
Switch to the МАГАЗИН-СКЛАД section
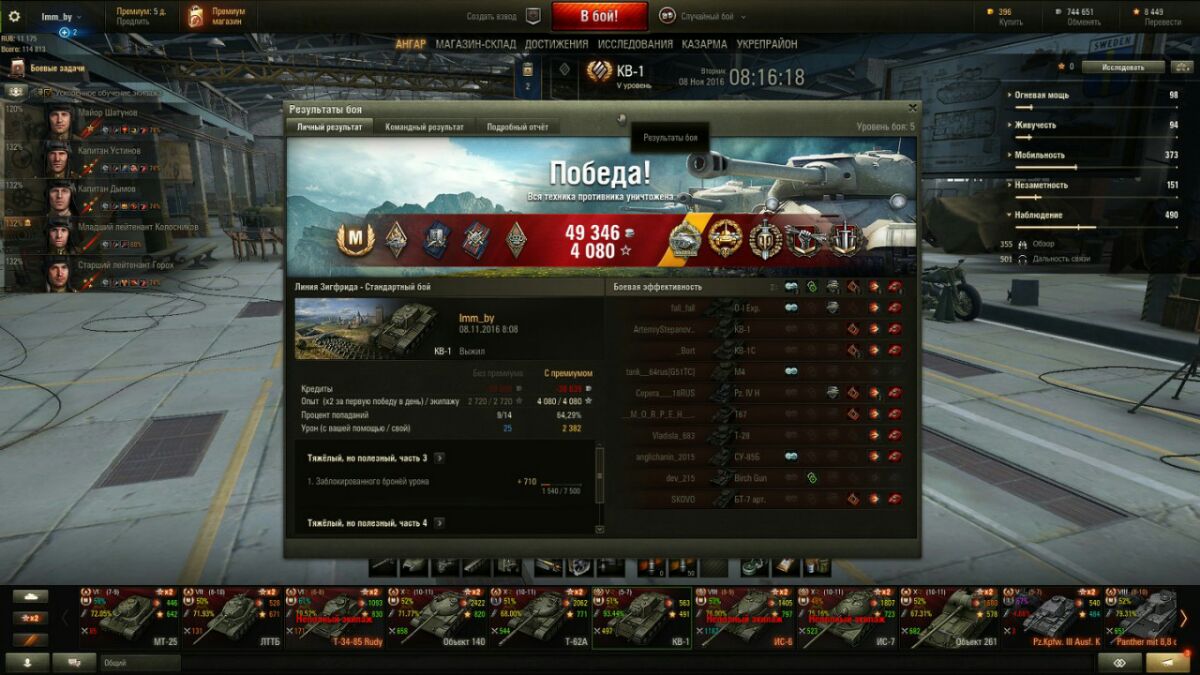pos(475,44)
